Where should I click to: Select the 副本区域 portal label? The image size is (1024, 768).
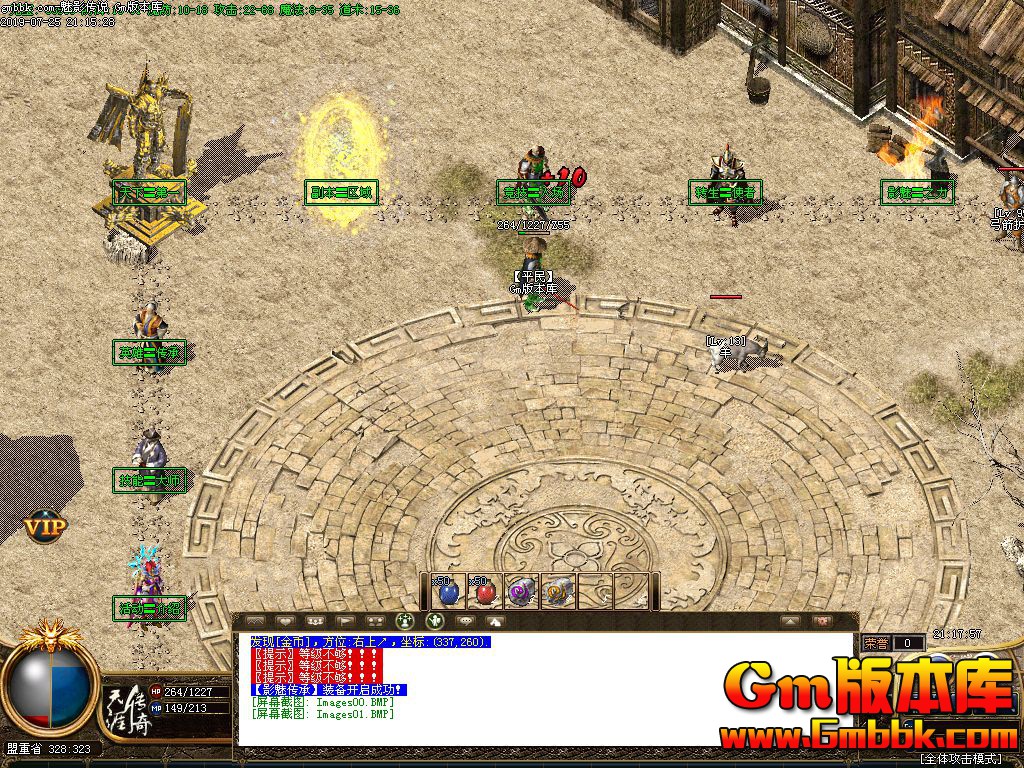point(342,192)
